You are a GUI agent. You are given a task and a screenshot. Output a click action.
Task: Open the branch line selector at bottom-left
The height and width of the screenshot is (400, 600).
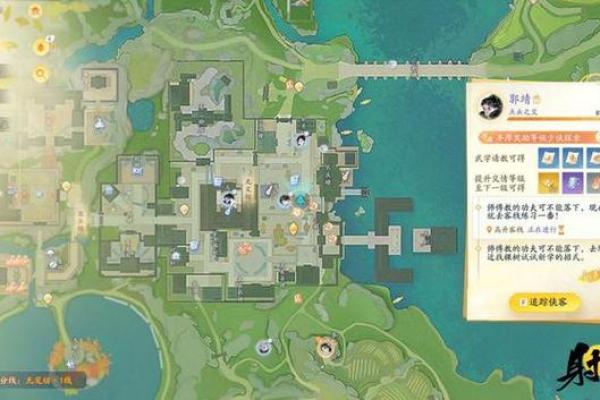click(x=40, y=381)
